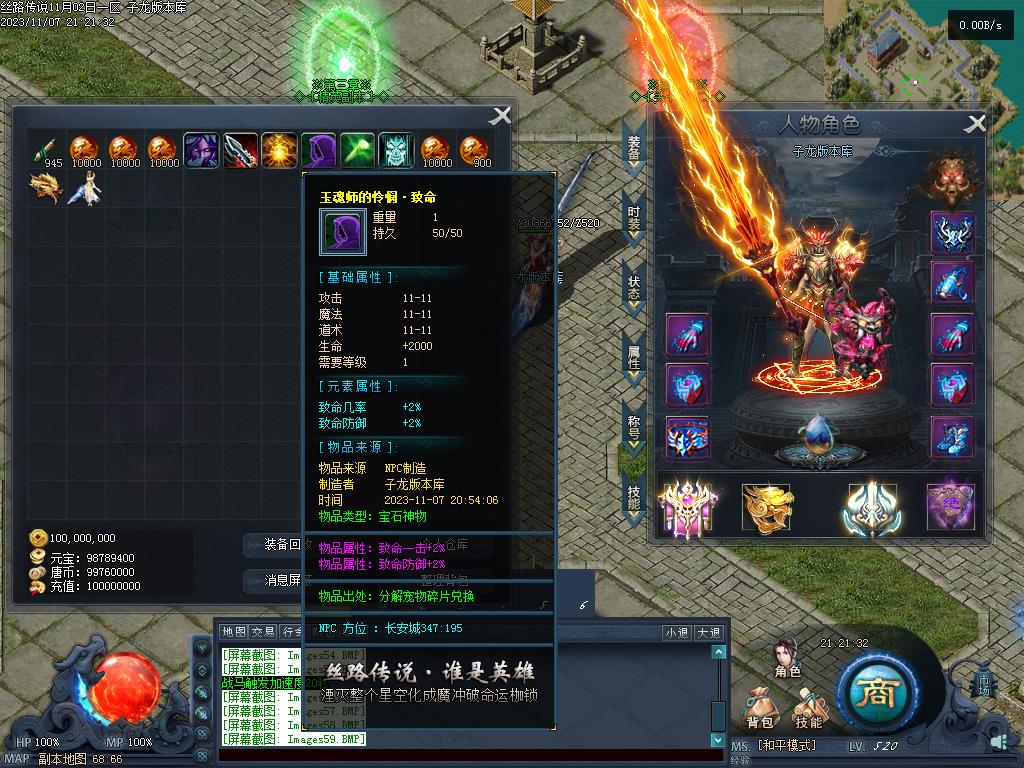Pick the golden dragon item in the bag

tap(46, 188)
